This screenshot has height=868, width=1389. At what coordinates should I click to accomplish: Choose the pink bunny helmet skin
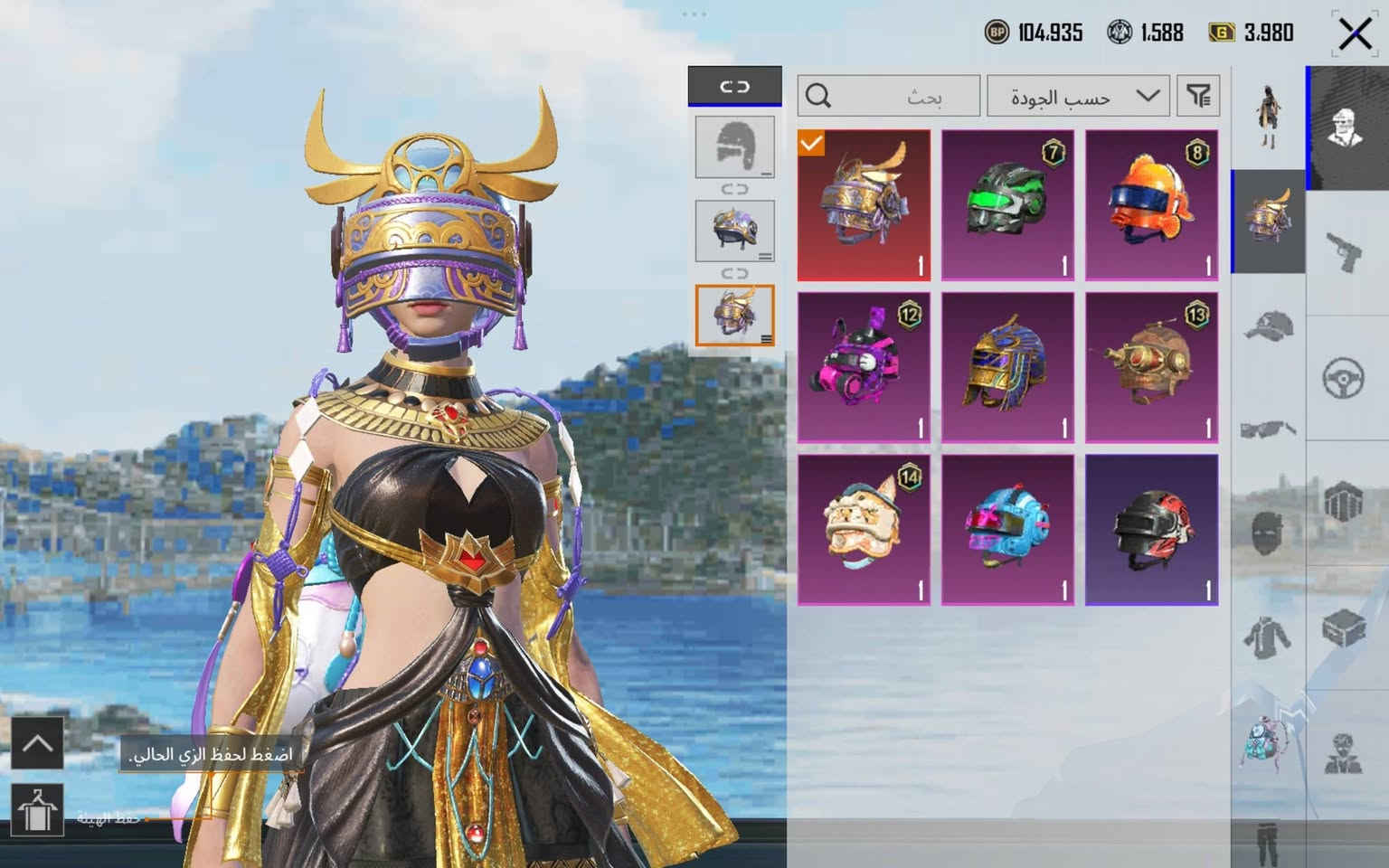click(864, 367)
